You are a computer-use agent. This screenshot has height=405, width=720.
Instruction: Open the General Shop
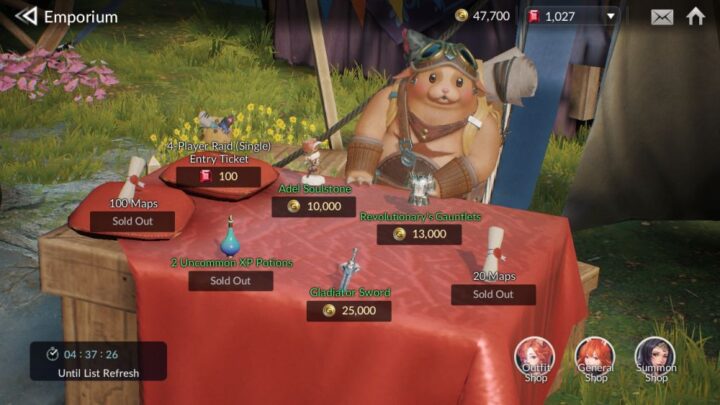(595, 358)
